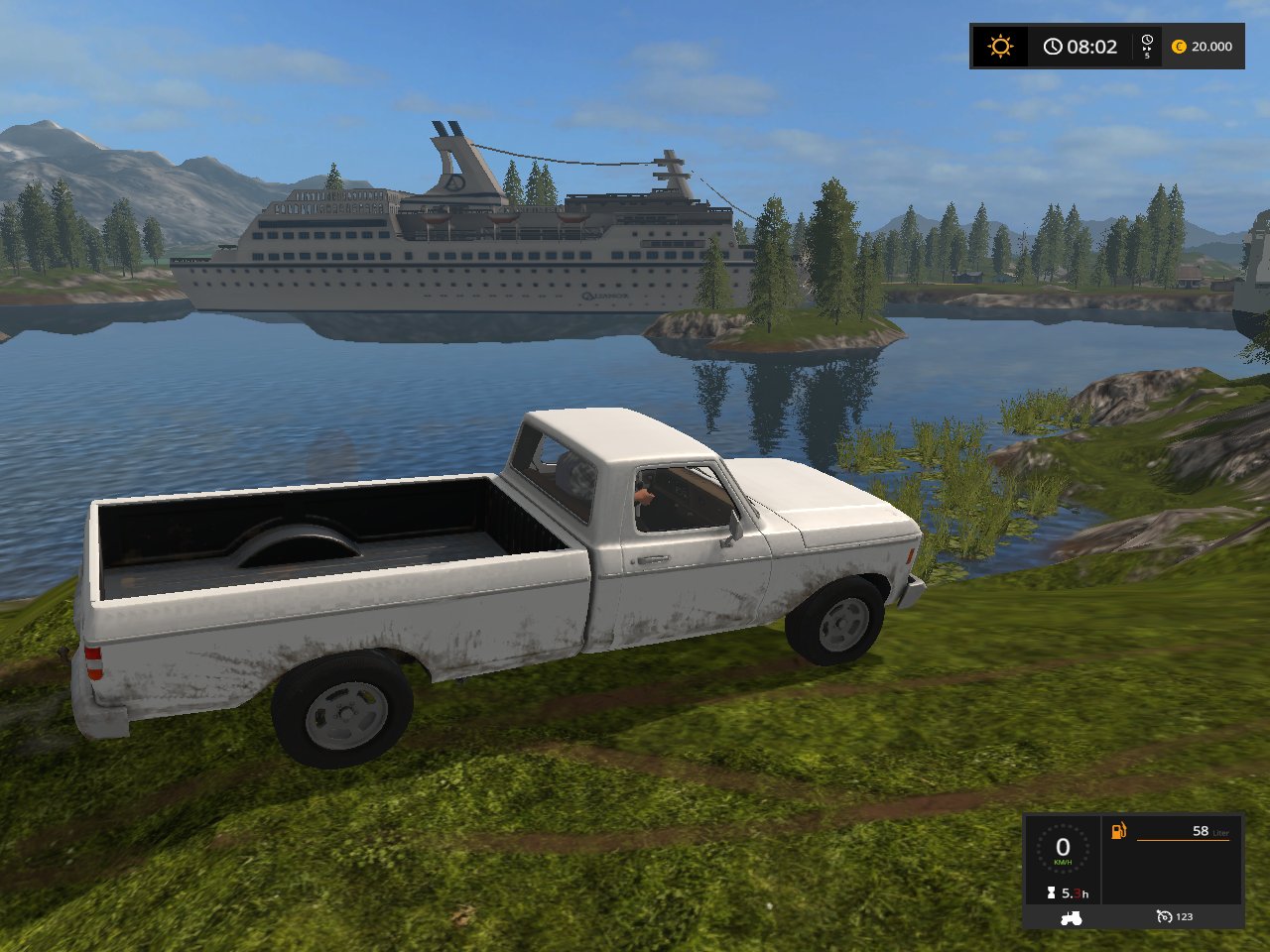The height and width of the screenshot is (952, 1270).
Task: Click the sun weather icon
Action: coord(1000,47)
